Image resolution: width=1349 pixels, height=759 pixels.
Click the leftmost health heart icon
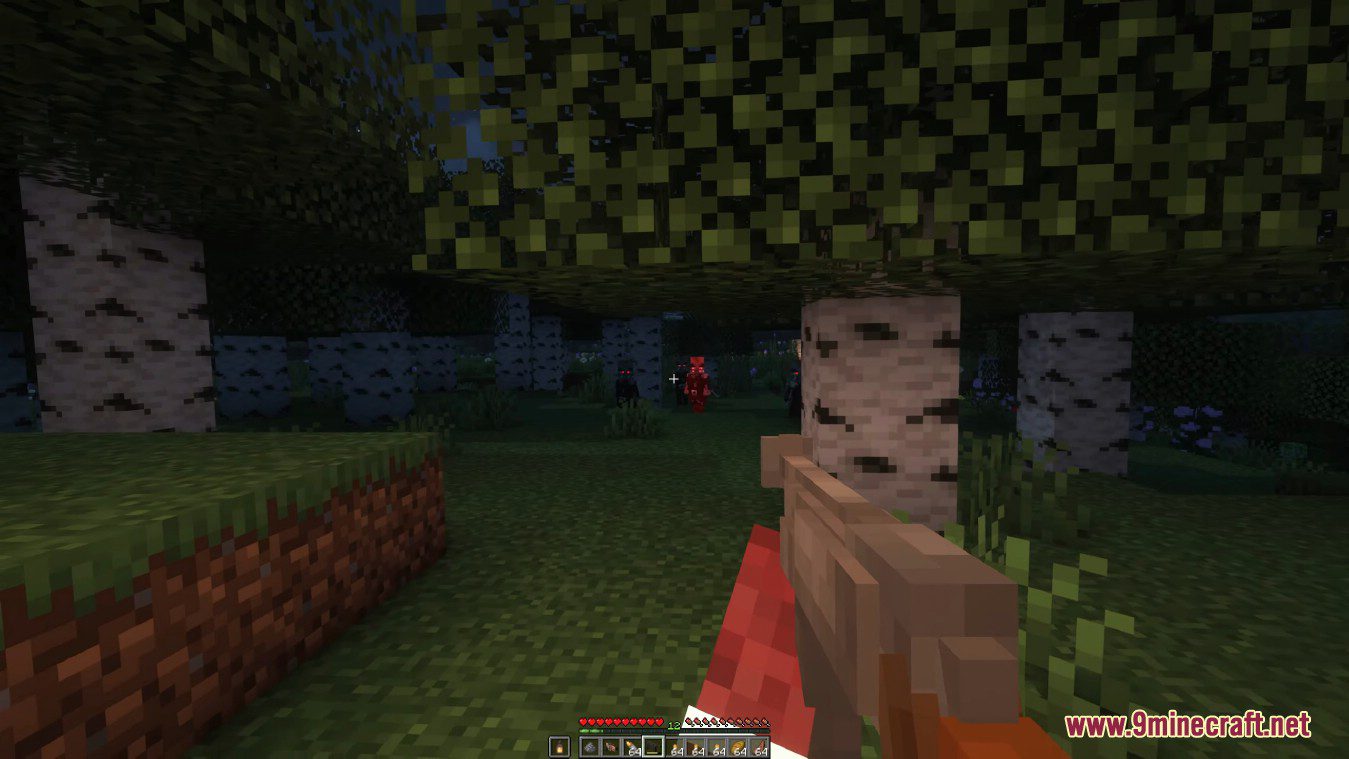[x=582, y=721]
